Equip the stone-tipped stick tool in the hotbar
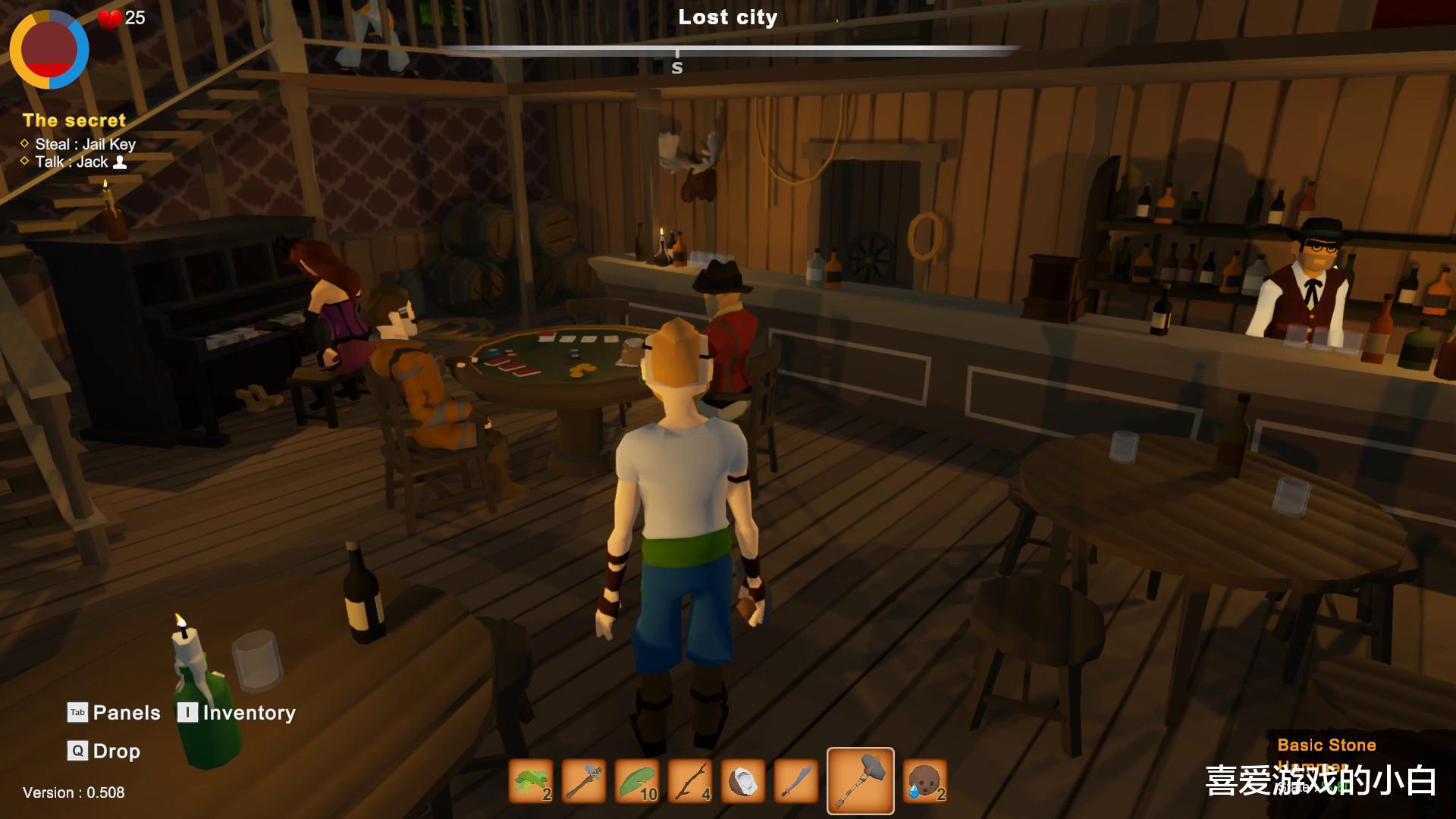Screen dimensions: 1456x819 585,781
